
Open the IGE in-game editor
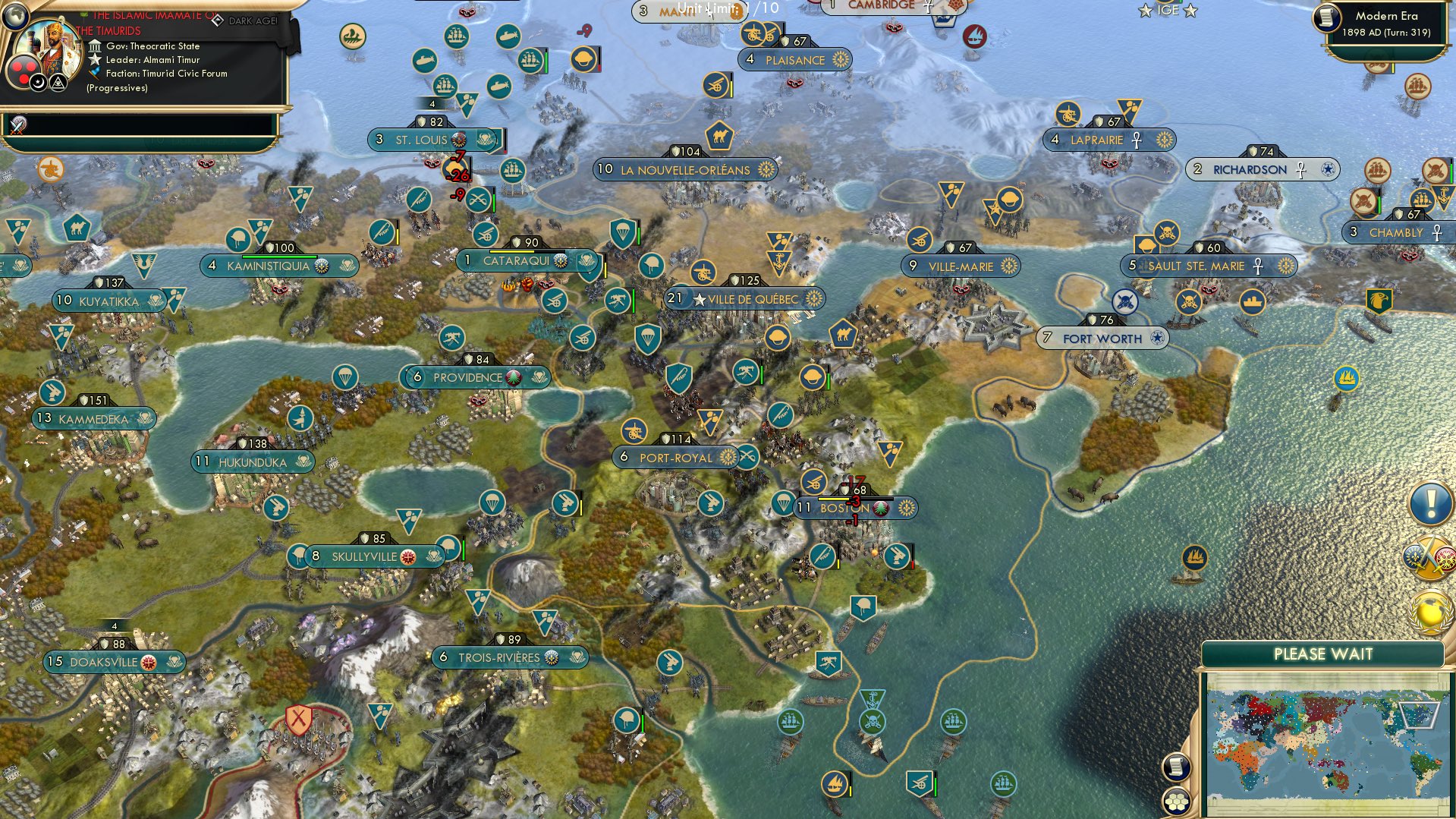click(1168, 11)
